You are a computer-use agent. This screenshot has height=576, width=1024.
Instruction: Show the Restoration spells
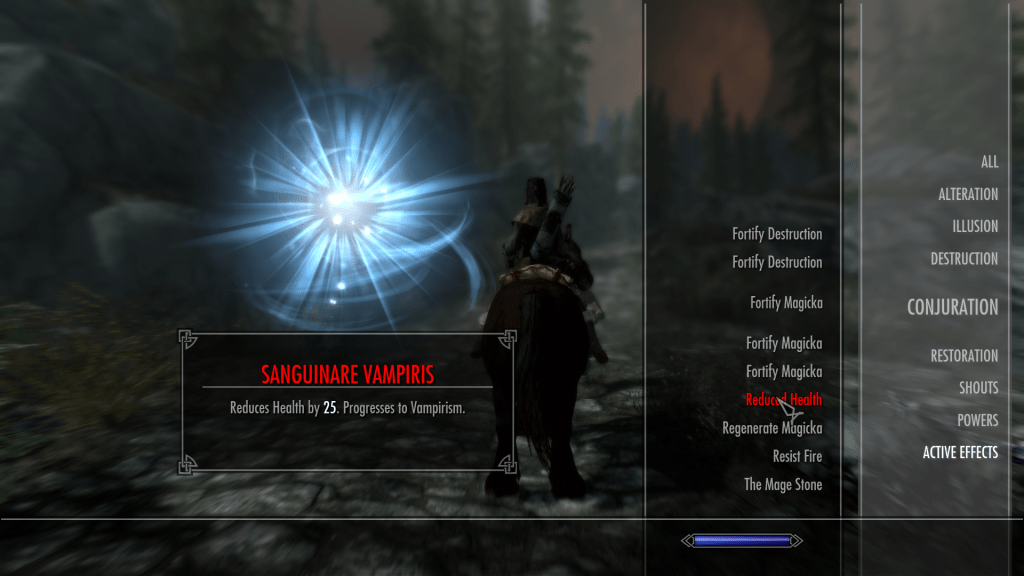tap(964, 355)
